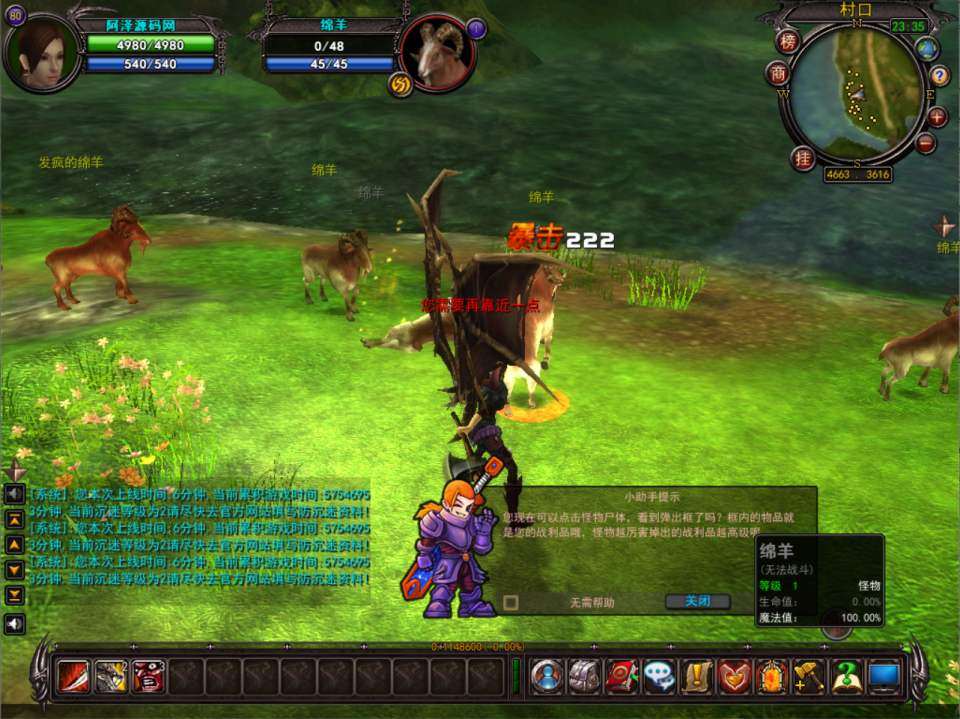
Task: Open the 商 shop button
Action: point(779,74)
